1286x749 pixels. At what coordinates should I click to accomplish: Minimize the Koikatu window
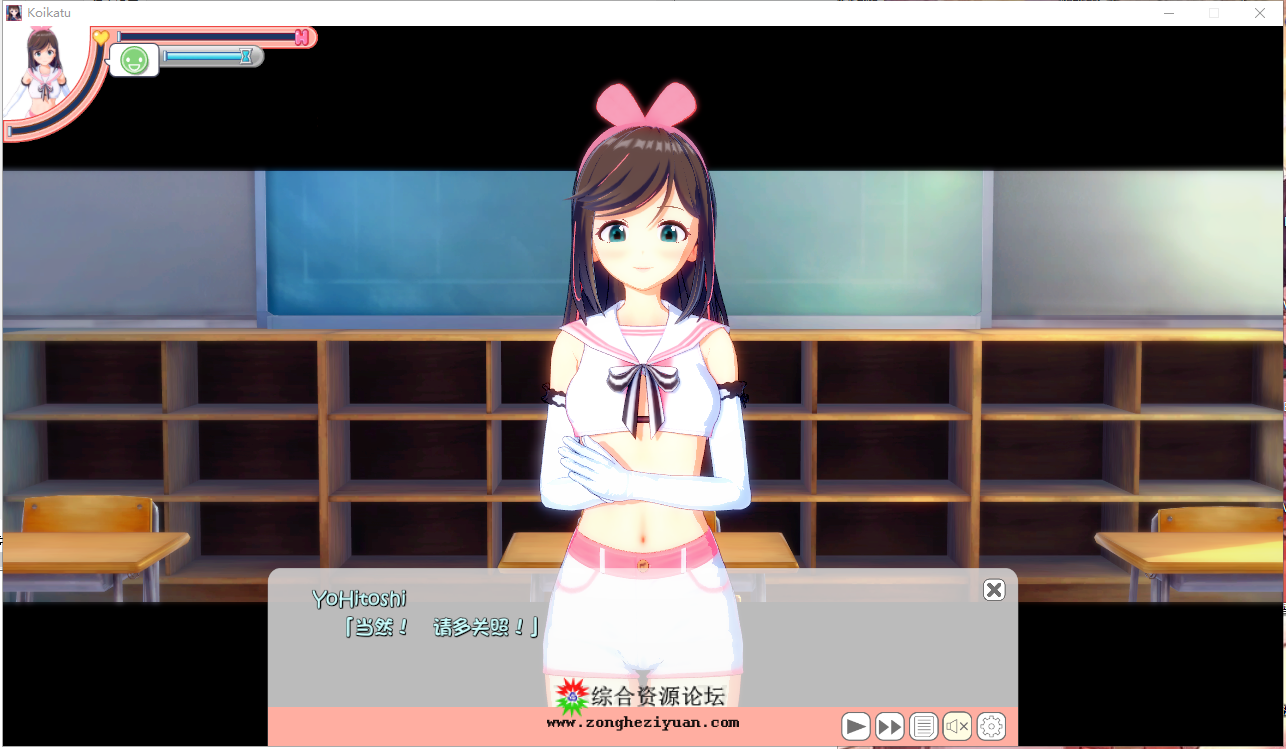point(1170,13)
